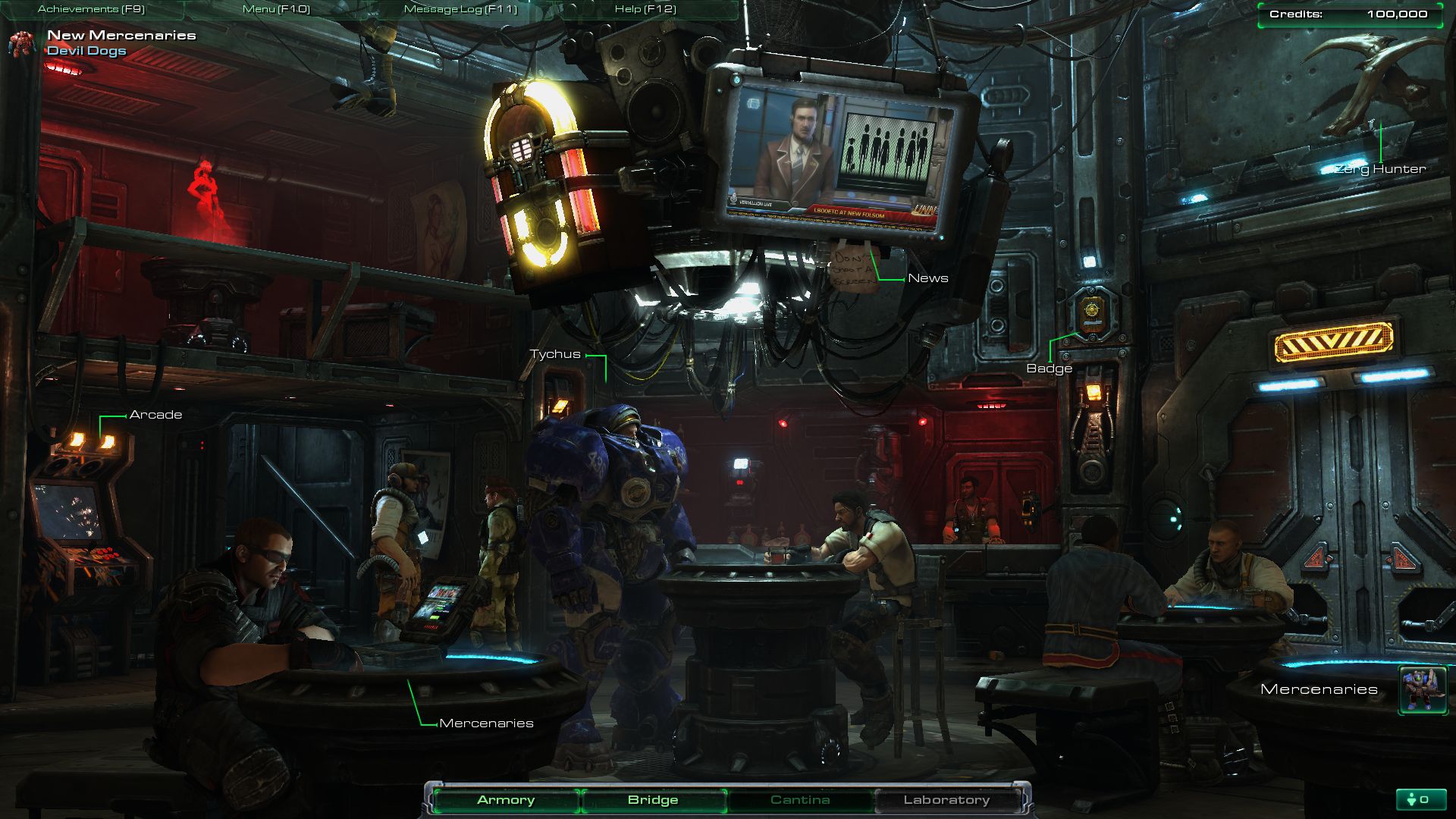1456x819 pixels.
Task: Go to the Armory
Action: [x=506, y=800]
